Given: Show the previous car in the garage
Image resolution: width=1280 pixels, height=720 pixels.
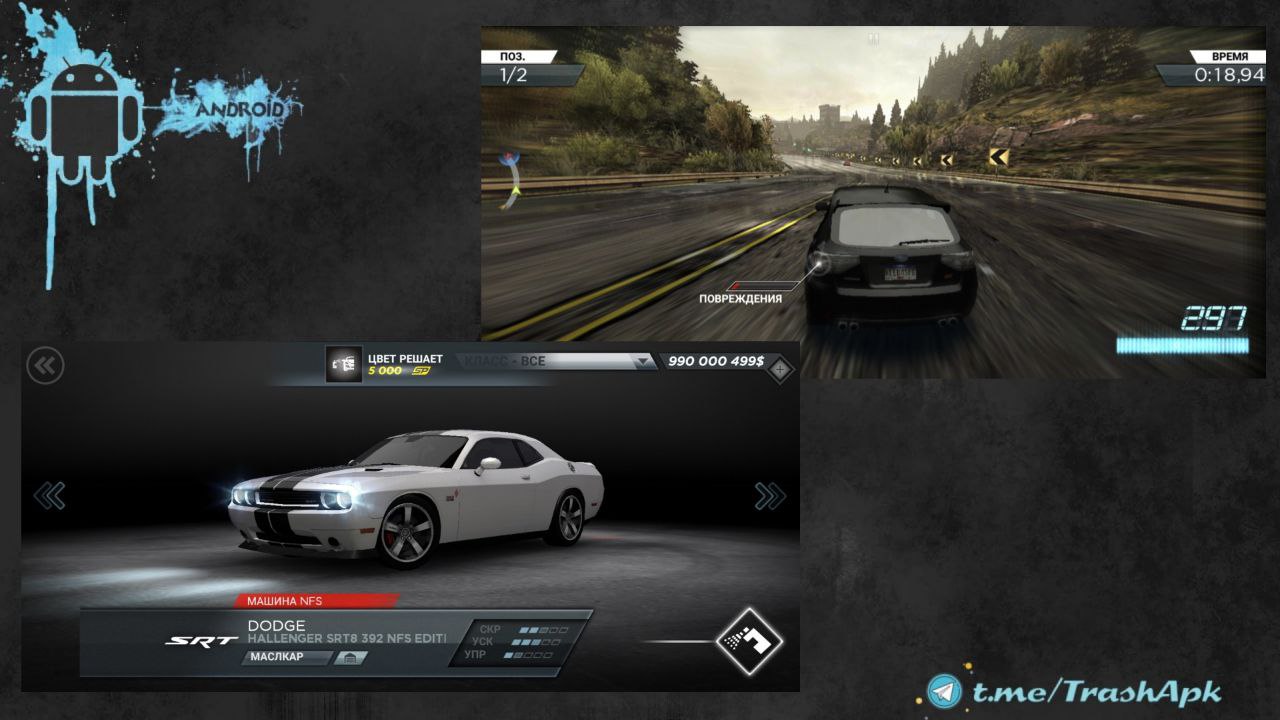Looking at the screenshot, I should [x=49, y=495].
